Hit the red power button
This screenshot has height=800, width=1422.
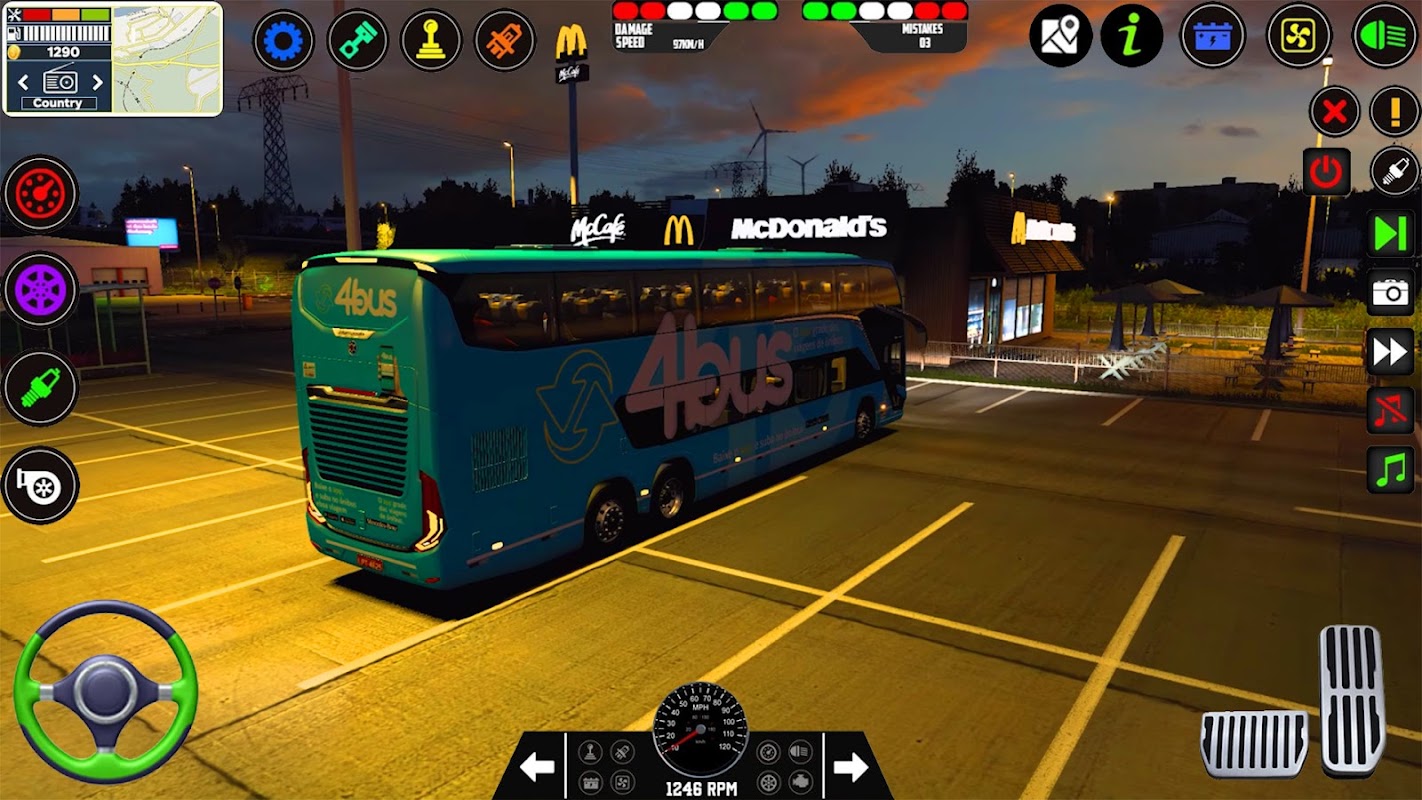[x=1326, y=172]
